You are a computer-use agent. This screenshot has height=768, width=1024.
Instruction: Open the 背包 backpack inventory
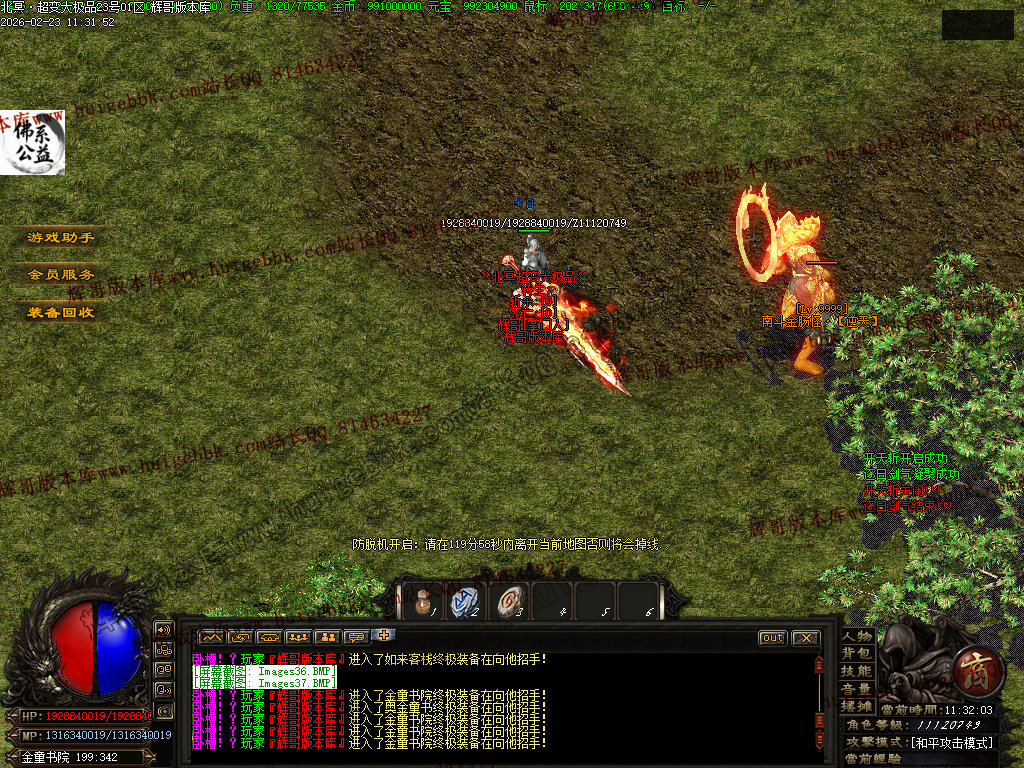click(x=857, y=653)
